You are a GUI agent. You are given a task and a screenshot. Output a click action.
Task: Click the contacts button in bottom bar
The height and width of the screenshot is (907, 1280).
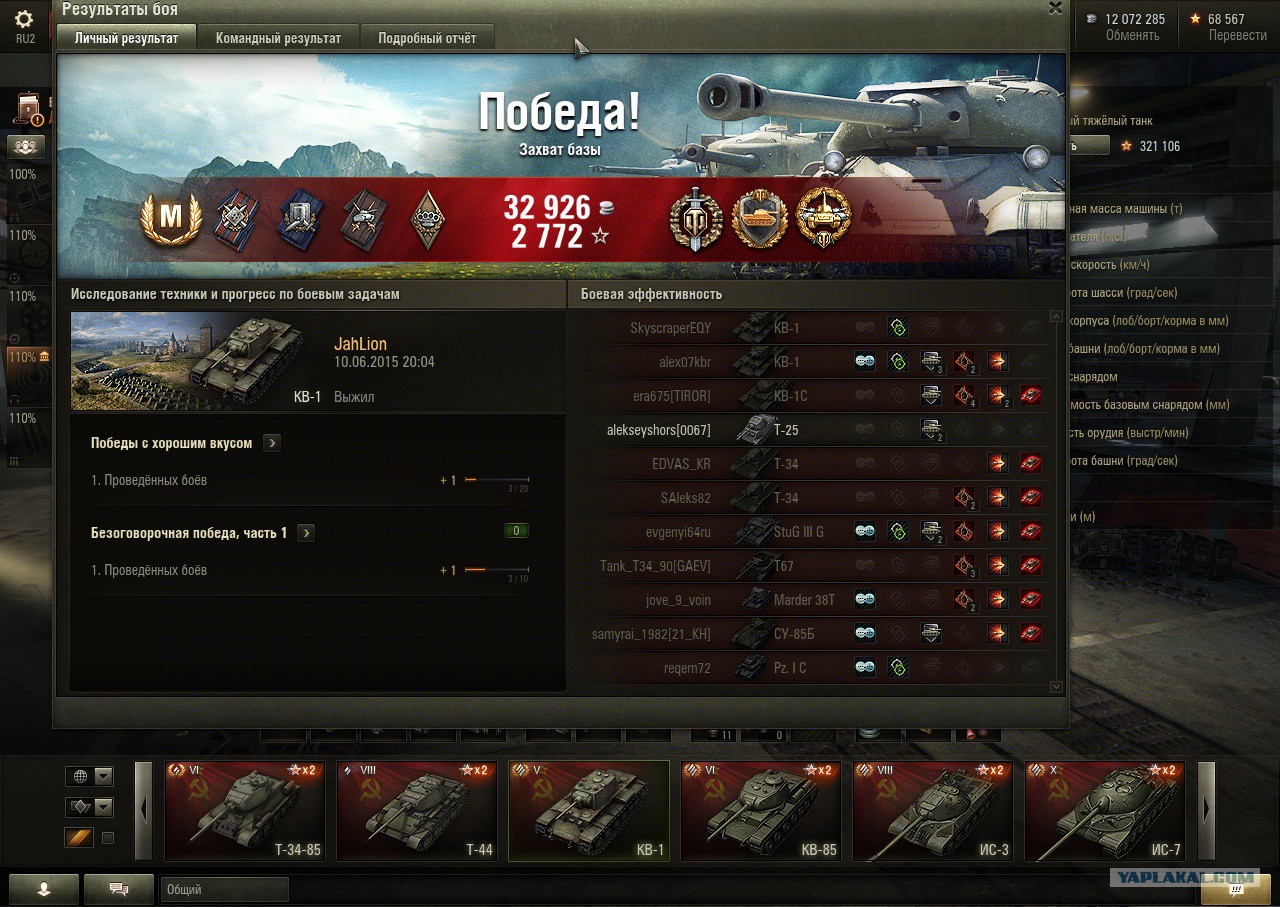43,888
